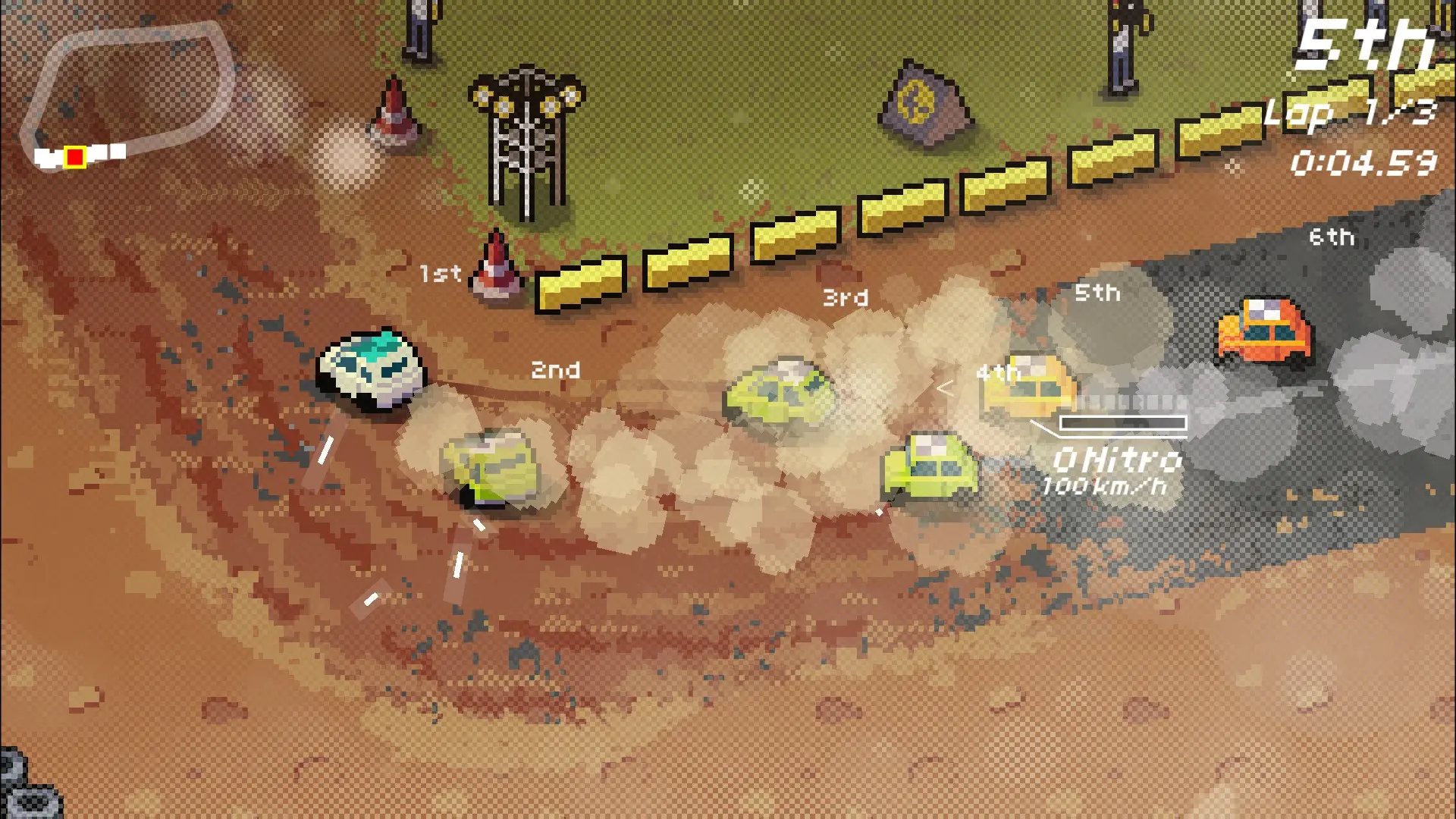Click the 0 Nitro text label
Image resolution: width=1456 pixels, height=819 pixels.
point(1118,460)
